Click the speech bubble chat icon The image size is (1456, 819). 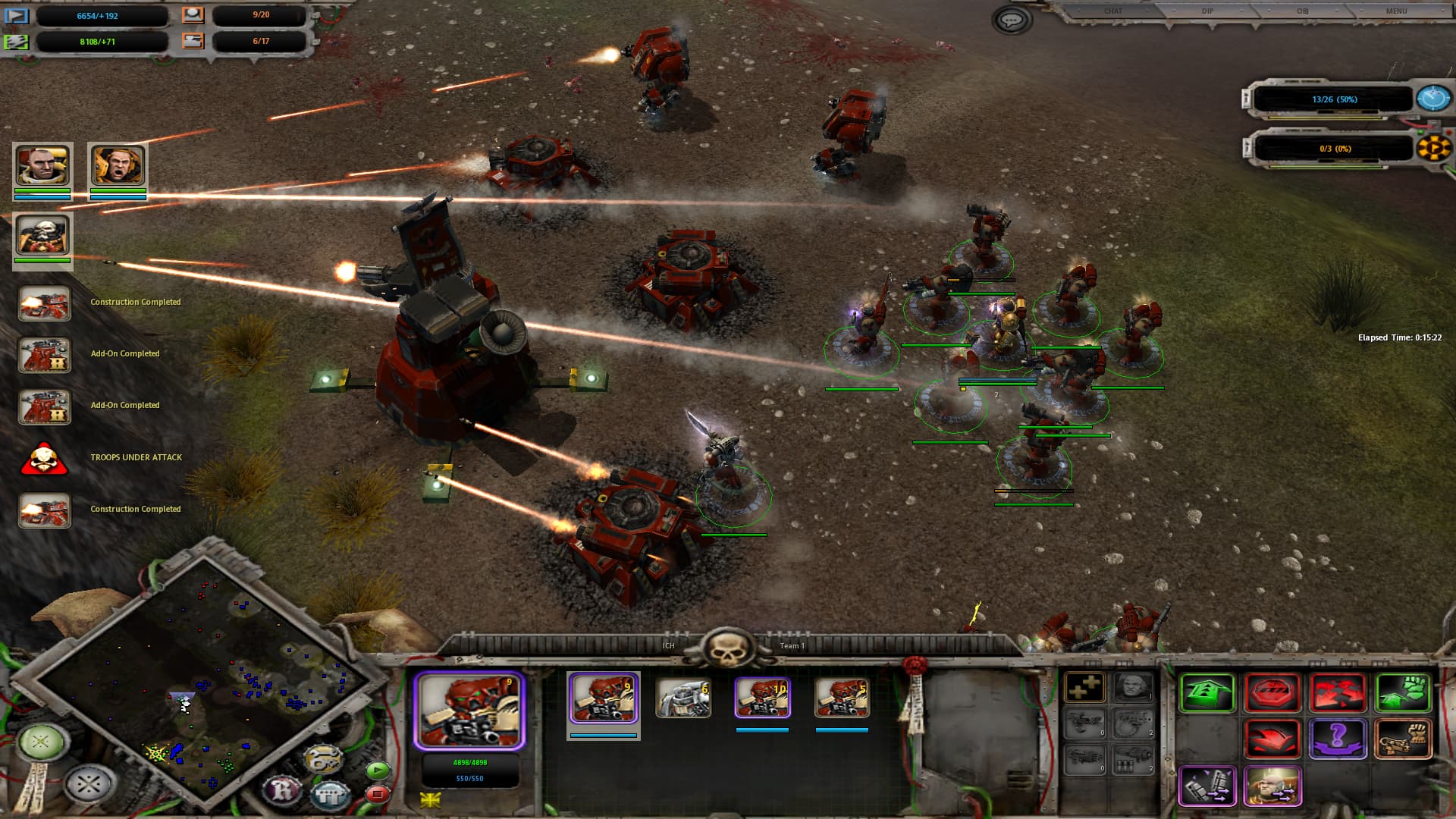[x=1011, y=20]
